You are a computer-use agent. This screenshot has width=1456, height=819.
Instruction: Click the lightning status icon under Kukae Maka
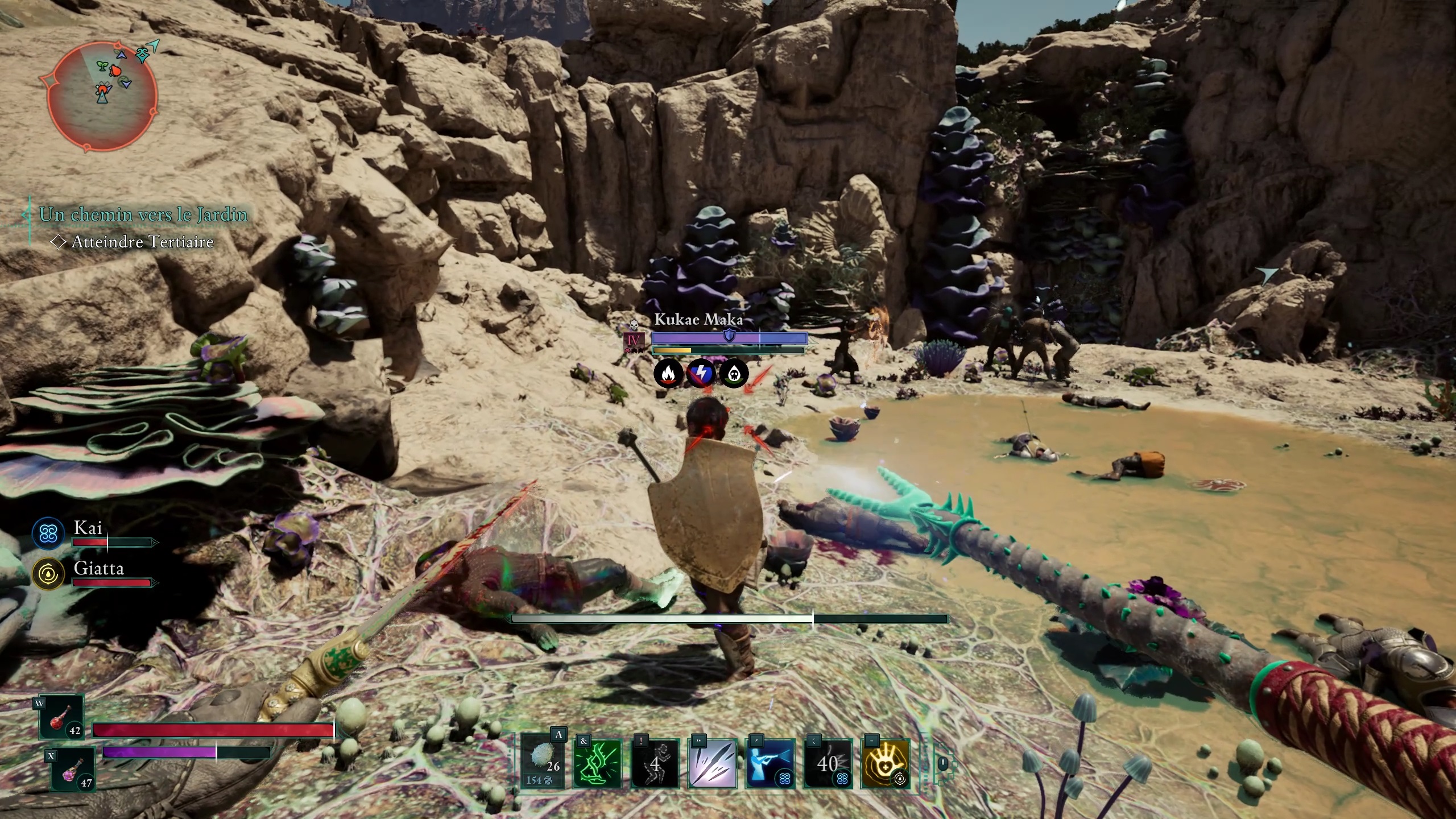(701, 374)
